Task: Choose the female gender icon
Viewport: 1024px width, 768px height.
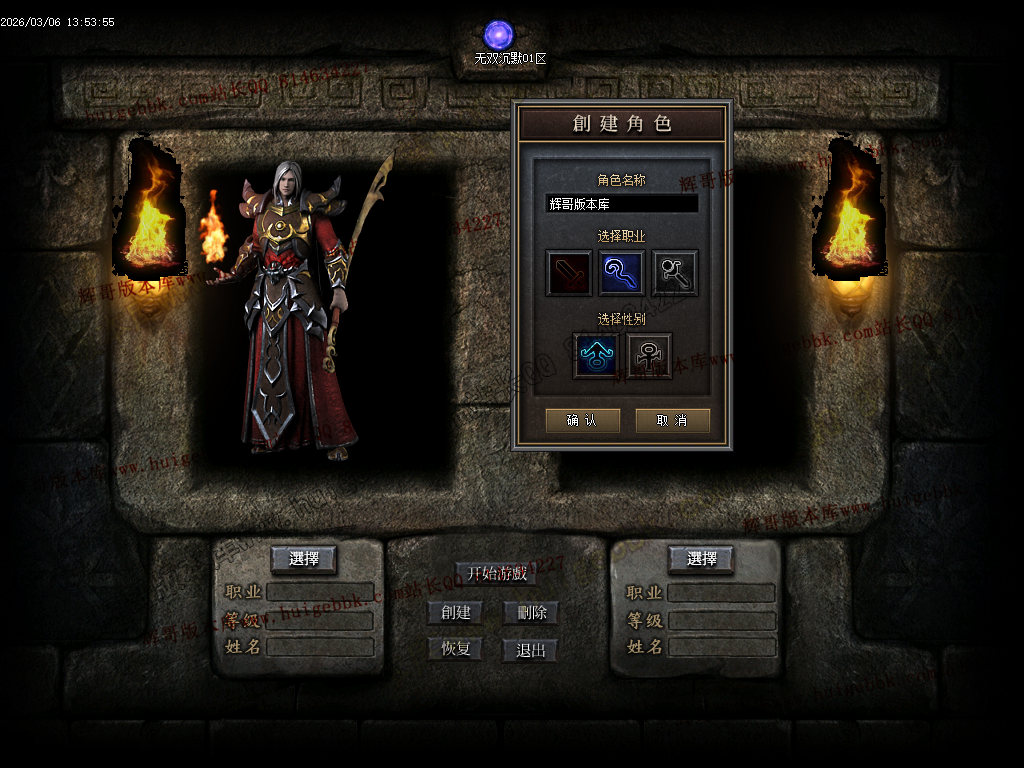Action: (648, 356)
